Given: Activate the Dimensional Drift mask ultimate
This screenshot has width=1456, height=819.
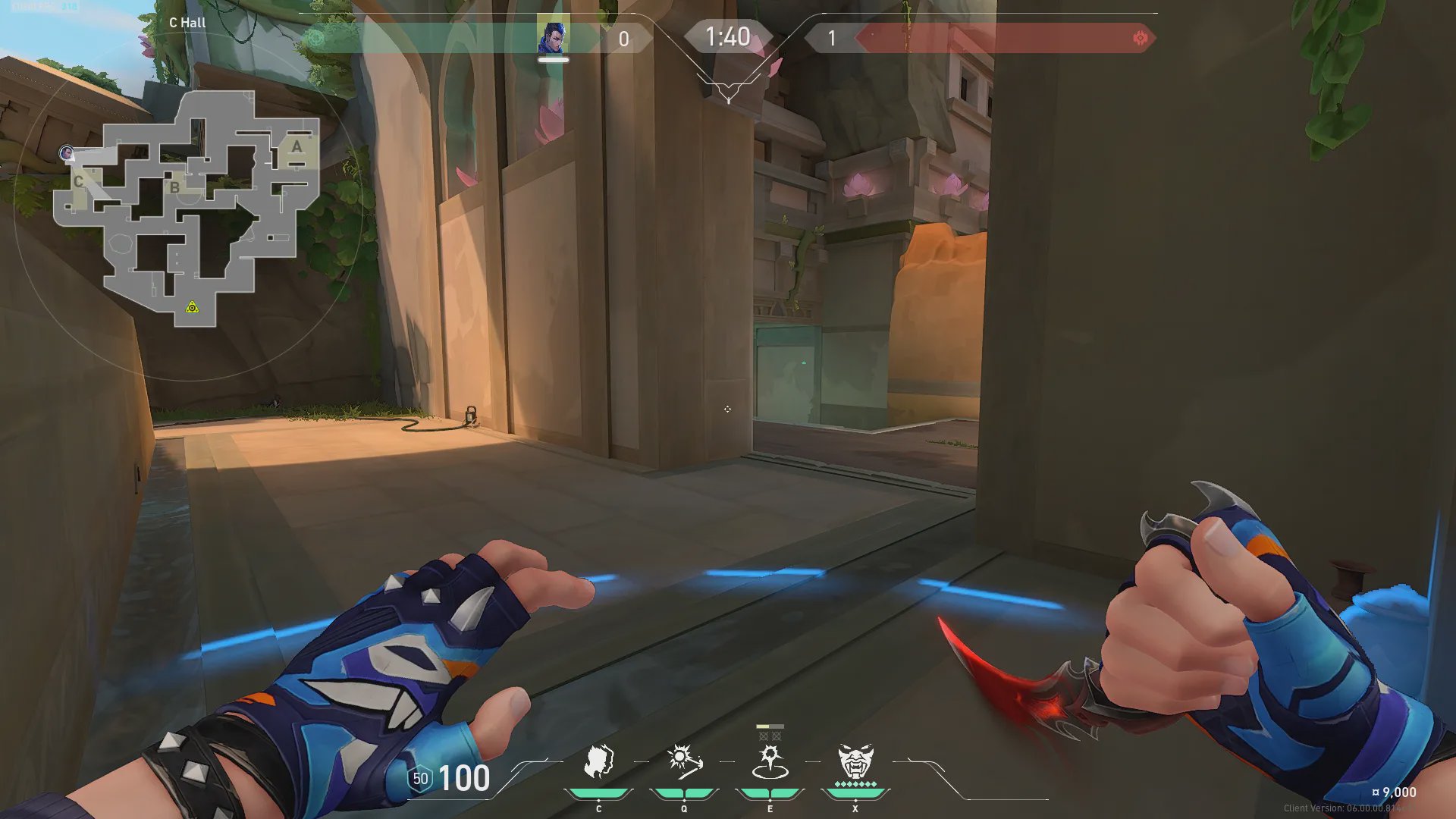Looking at the screenshot, I should (x=855, y=761).
